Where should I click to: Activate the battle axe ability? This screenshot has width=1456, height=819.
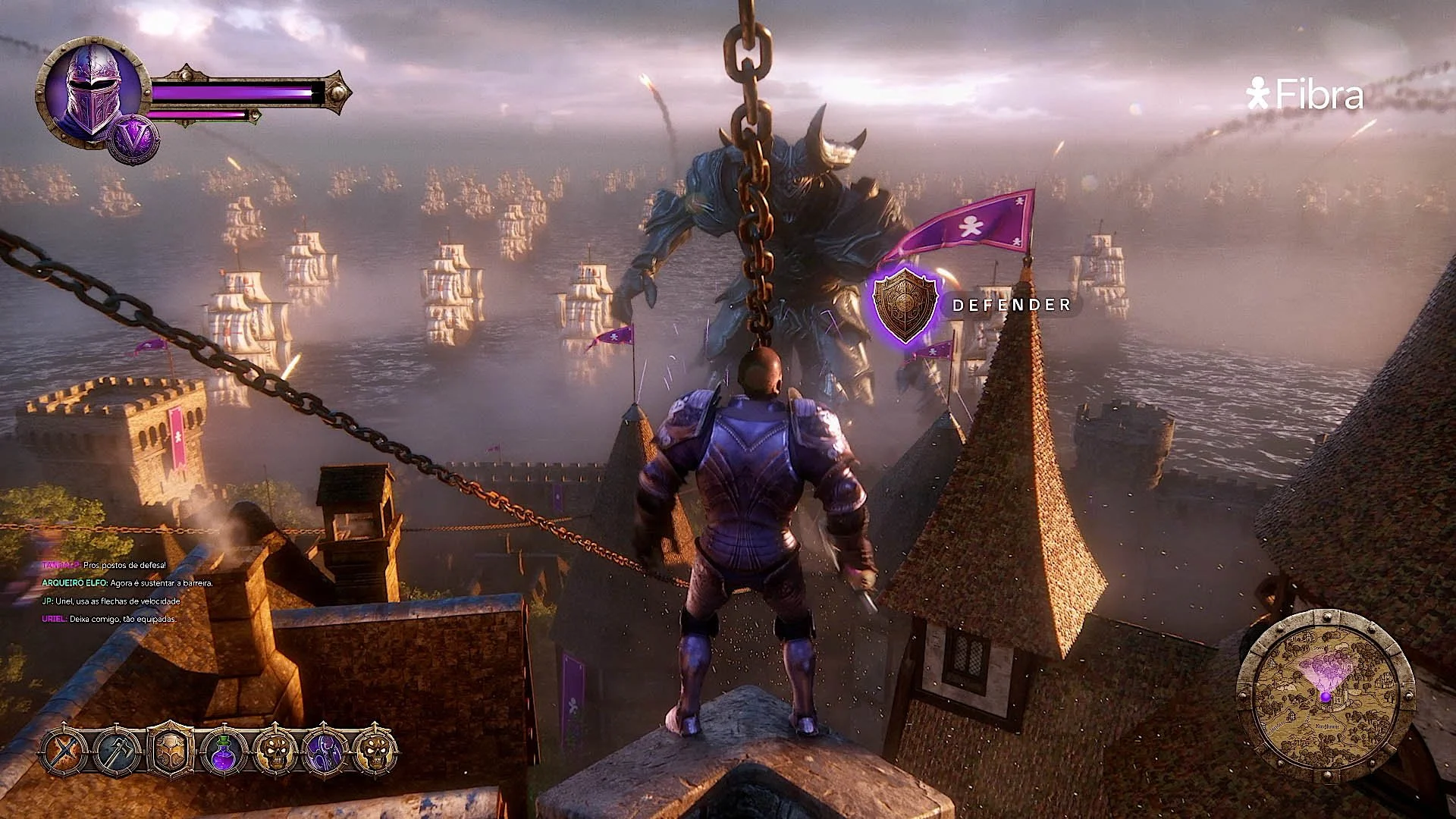pos(118,752)
